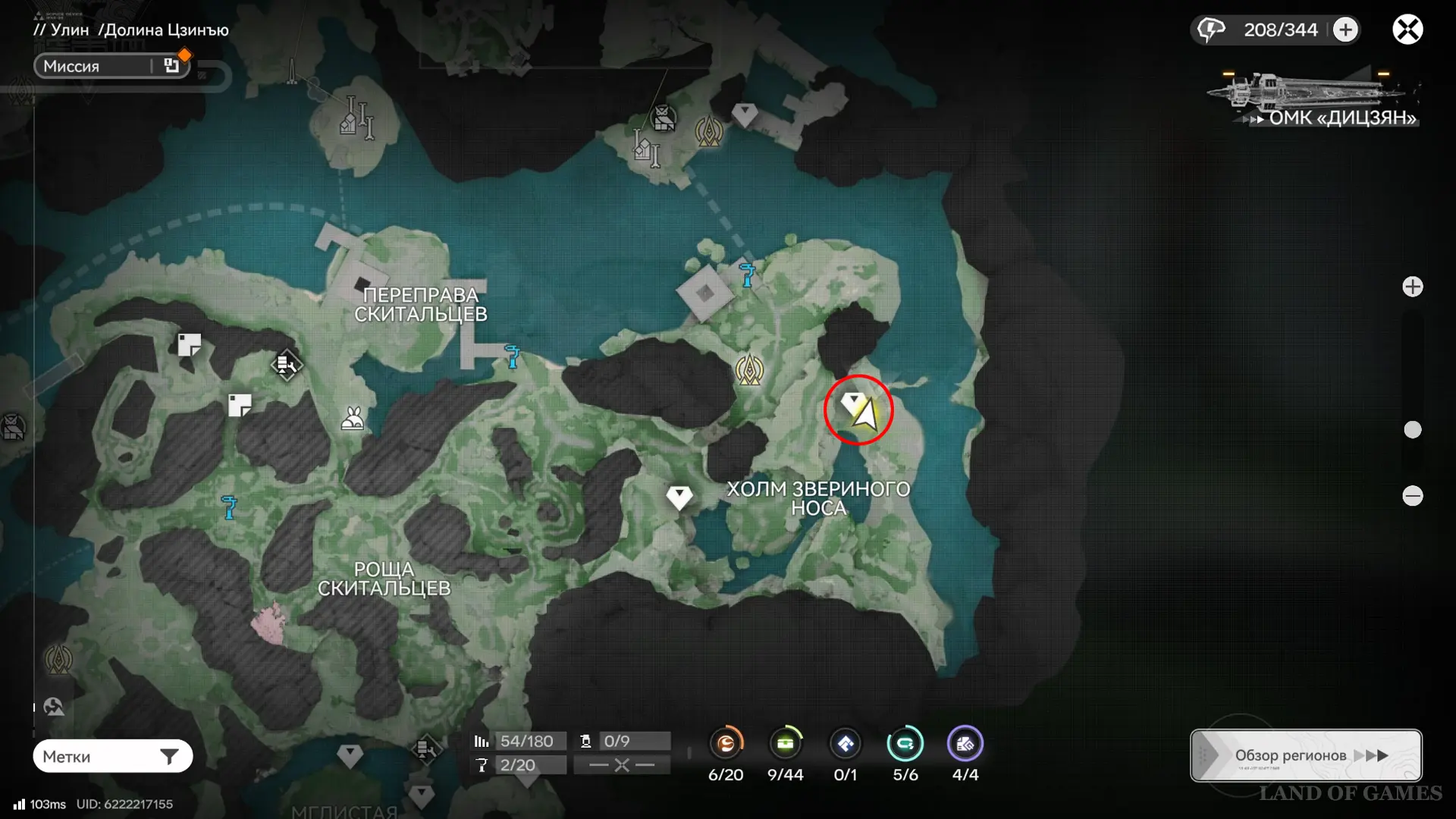The height and width of the screenshot is (819, 1456).
Task: Adjust the map zoom slider handle
Action: (x=1412, y=430)
